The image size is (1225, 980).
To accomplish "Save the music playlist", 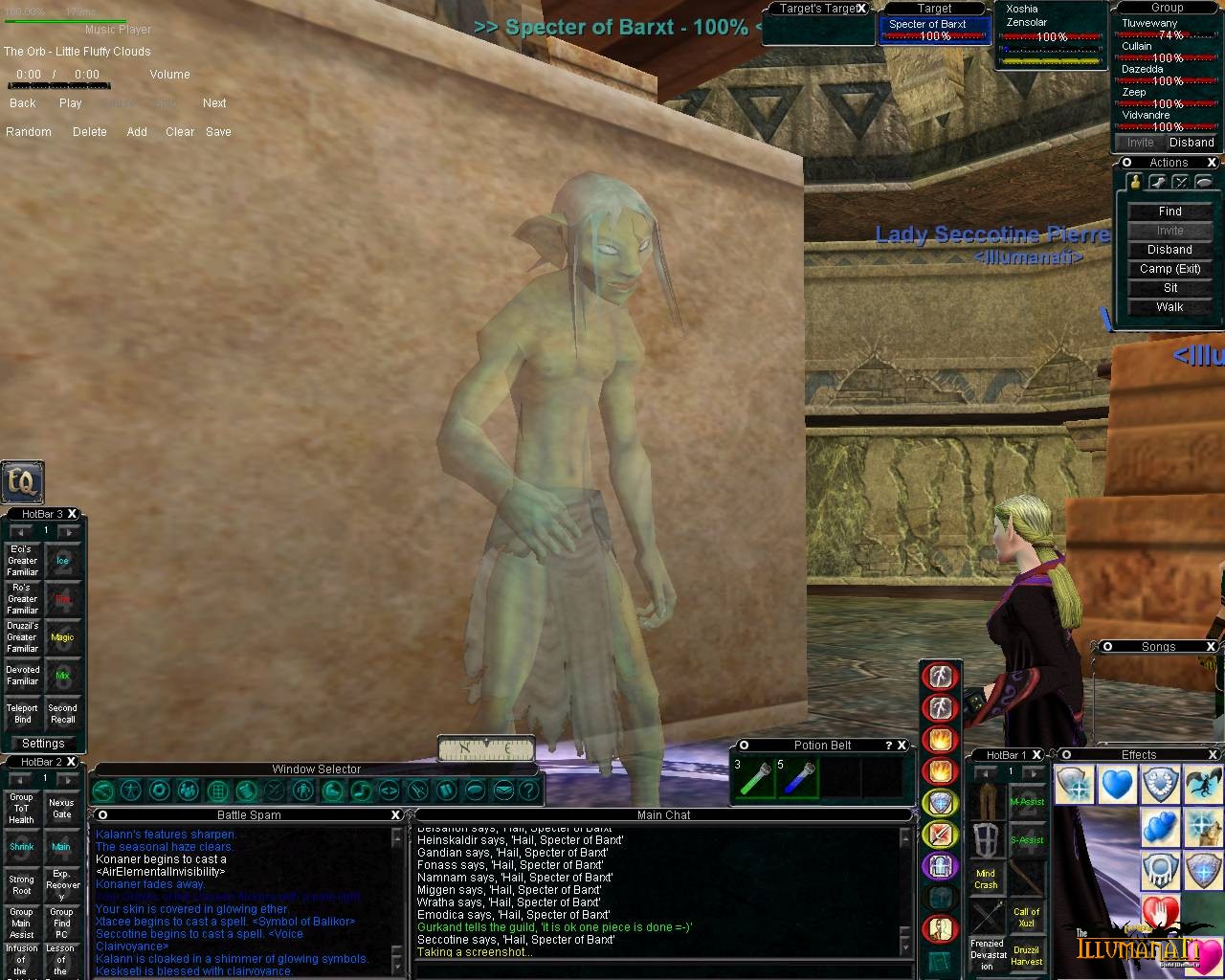I will (218, 132).
